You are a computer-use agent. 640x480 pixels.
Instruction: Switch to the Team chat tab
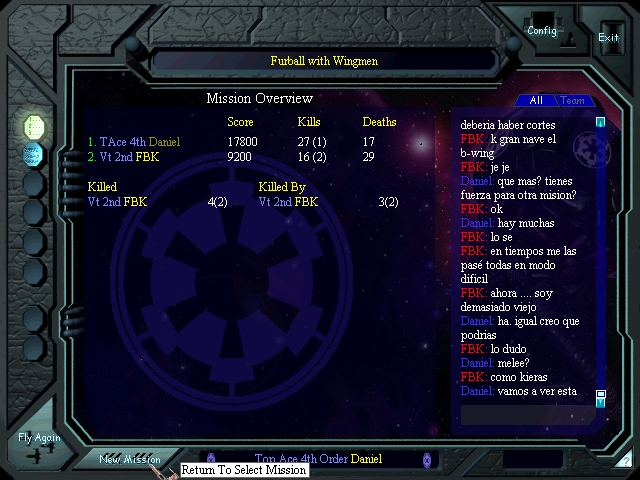(x=573, y=101)
